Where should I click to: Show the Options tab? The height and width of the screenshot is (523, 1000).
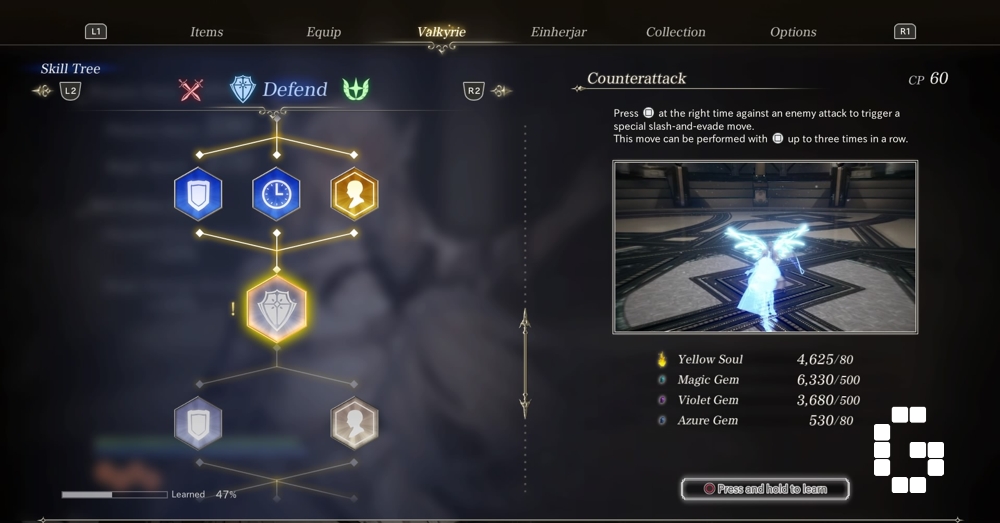793,32
